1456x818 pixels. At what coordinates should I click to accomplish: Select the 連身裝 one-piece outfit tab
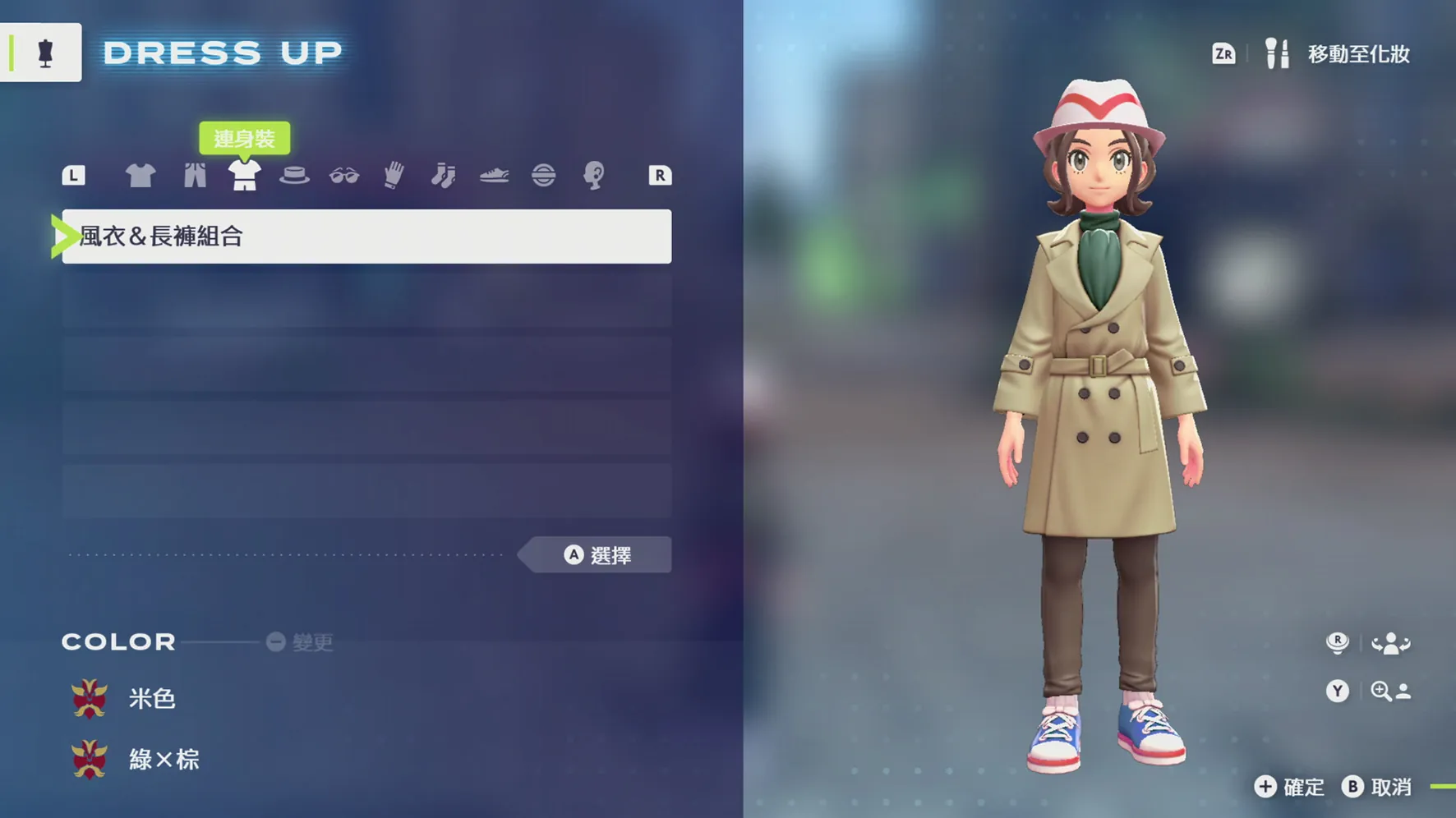pos(244,175)
